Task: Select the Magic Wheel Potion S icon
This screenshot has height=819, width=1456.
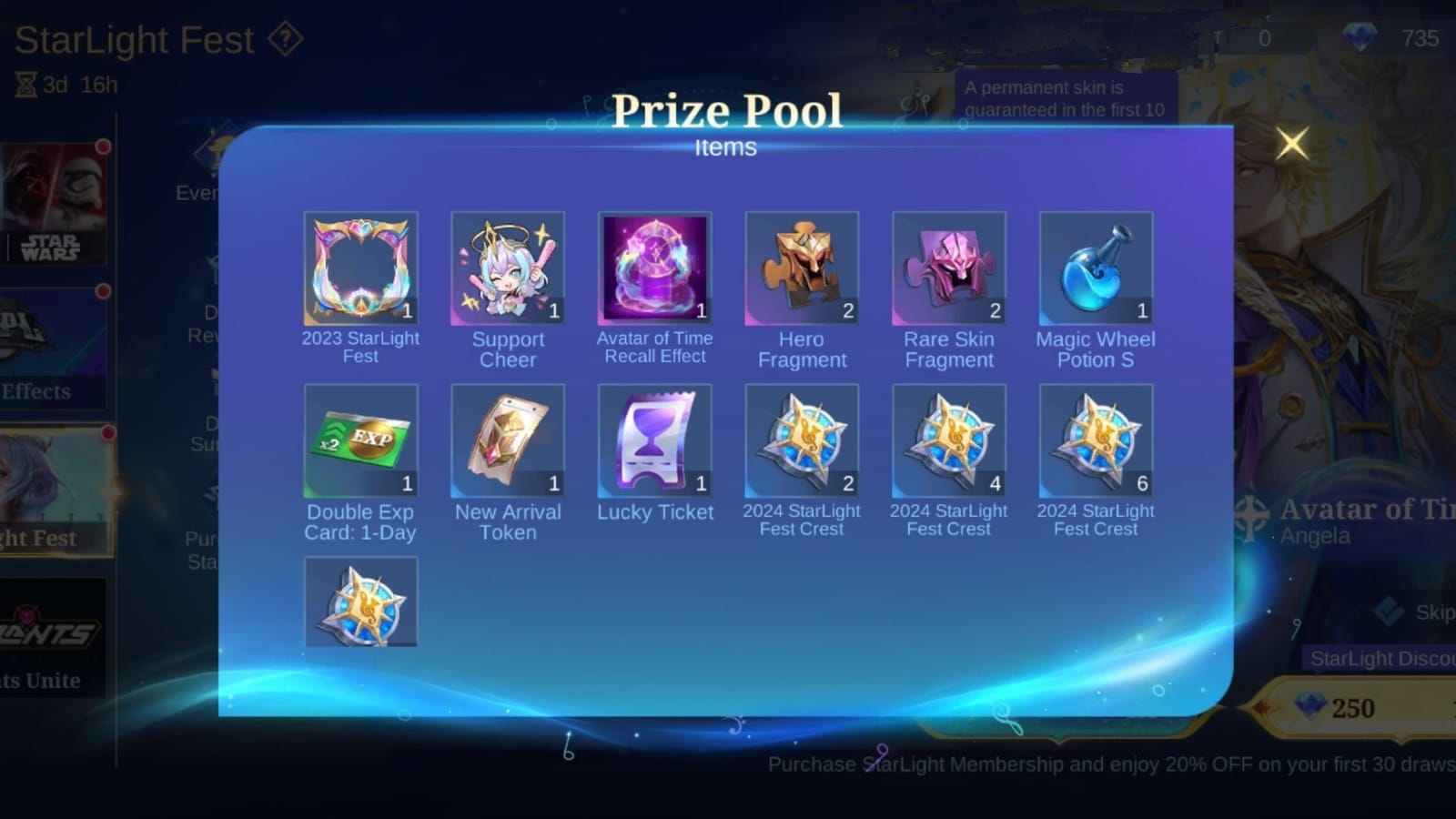Action: [x=1096, y=267]
